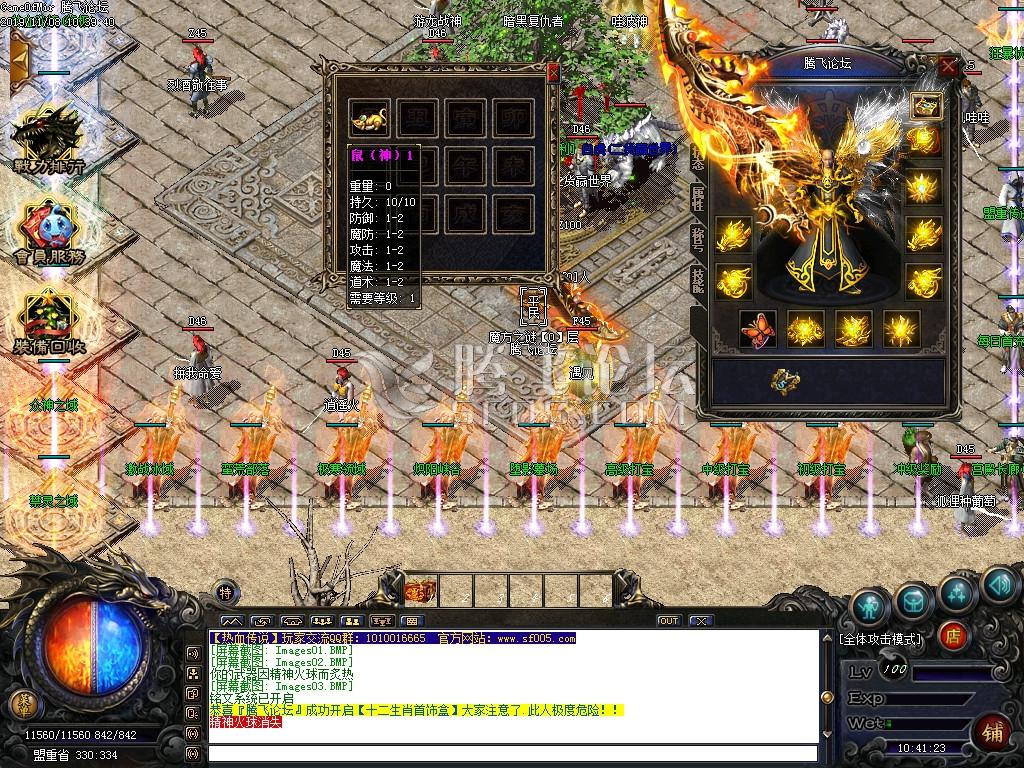Switch to the 技能 skills tab
The height and width of the screenshot is (768, 1024).
(x=697, y=281)
